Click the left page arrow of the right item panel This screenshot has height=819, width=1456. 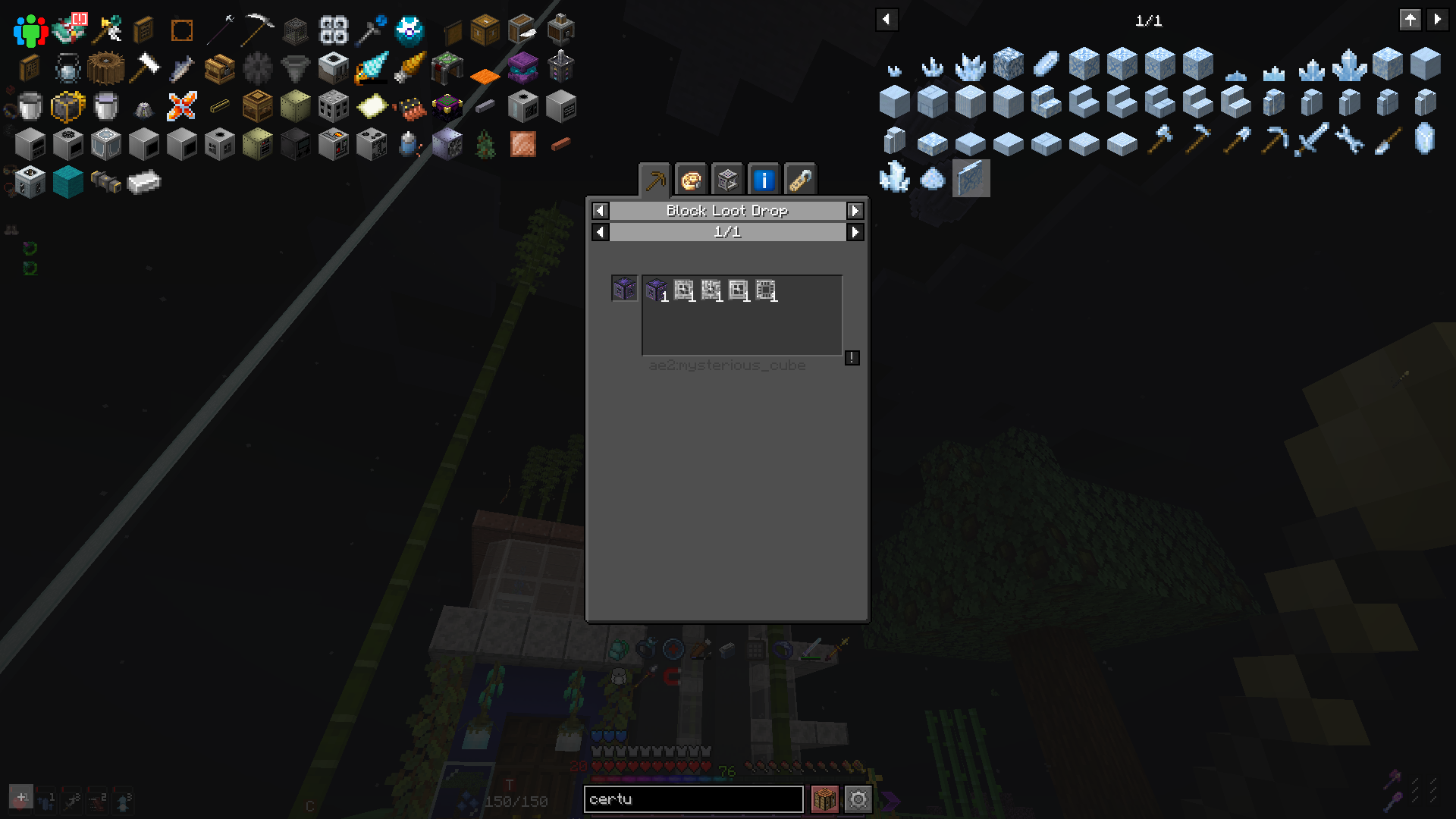point(886,20)
